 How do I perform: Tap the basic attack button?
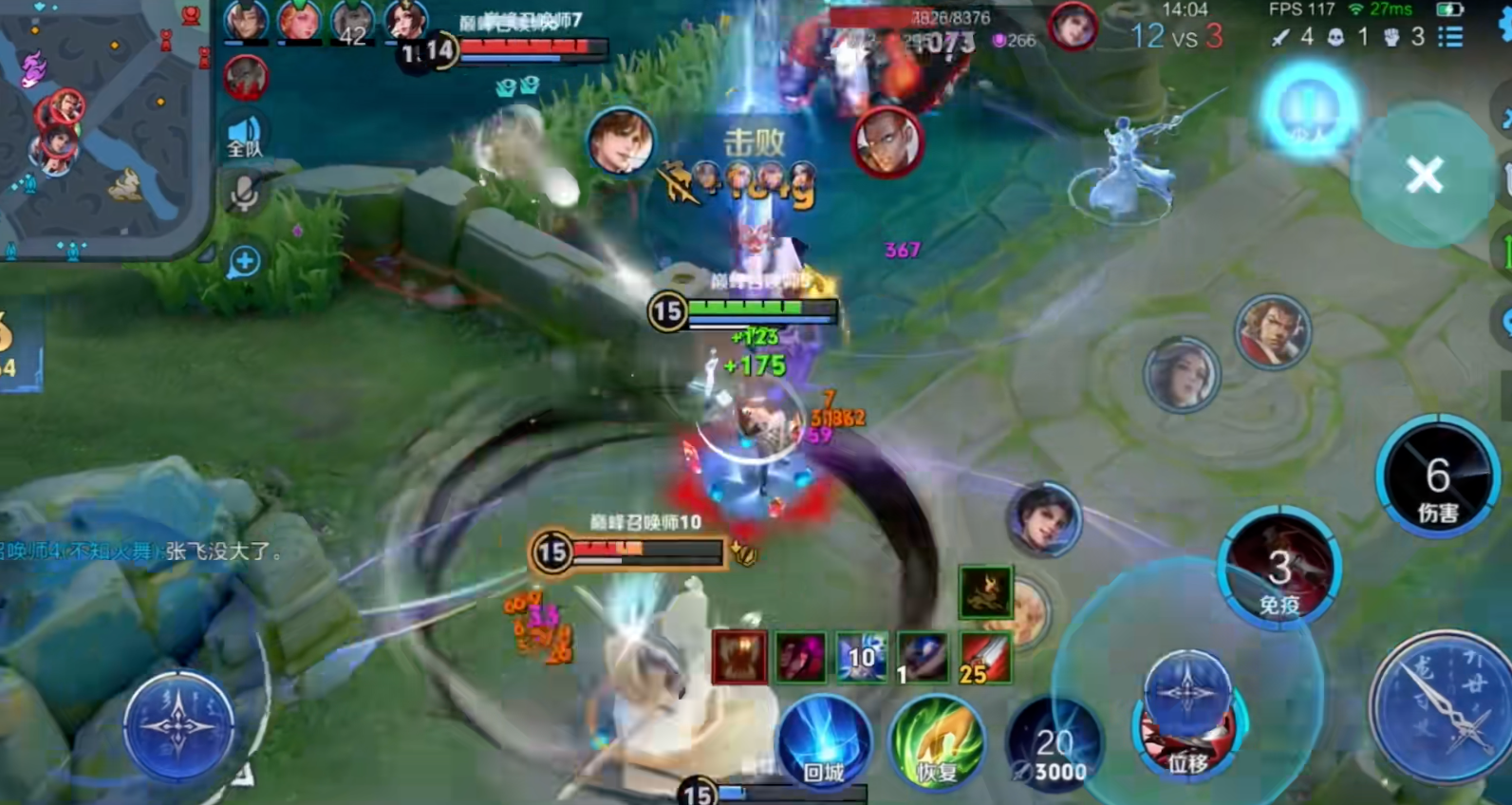pyautogui.click(x=1442, y=707)
